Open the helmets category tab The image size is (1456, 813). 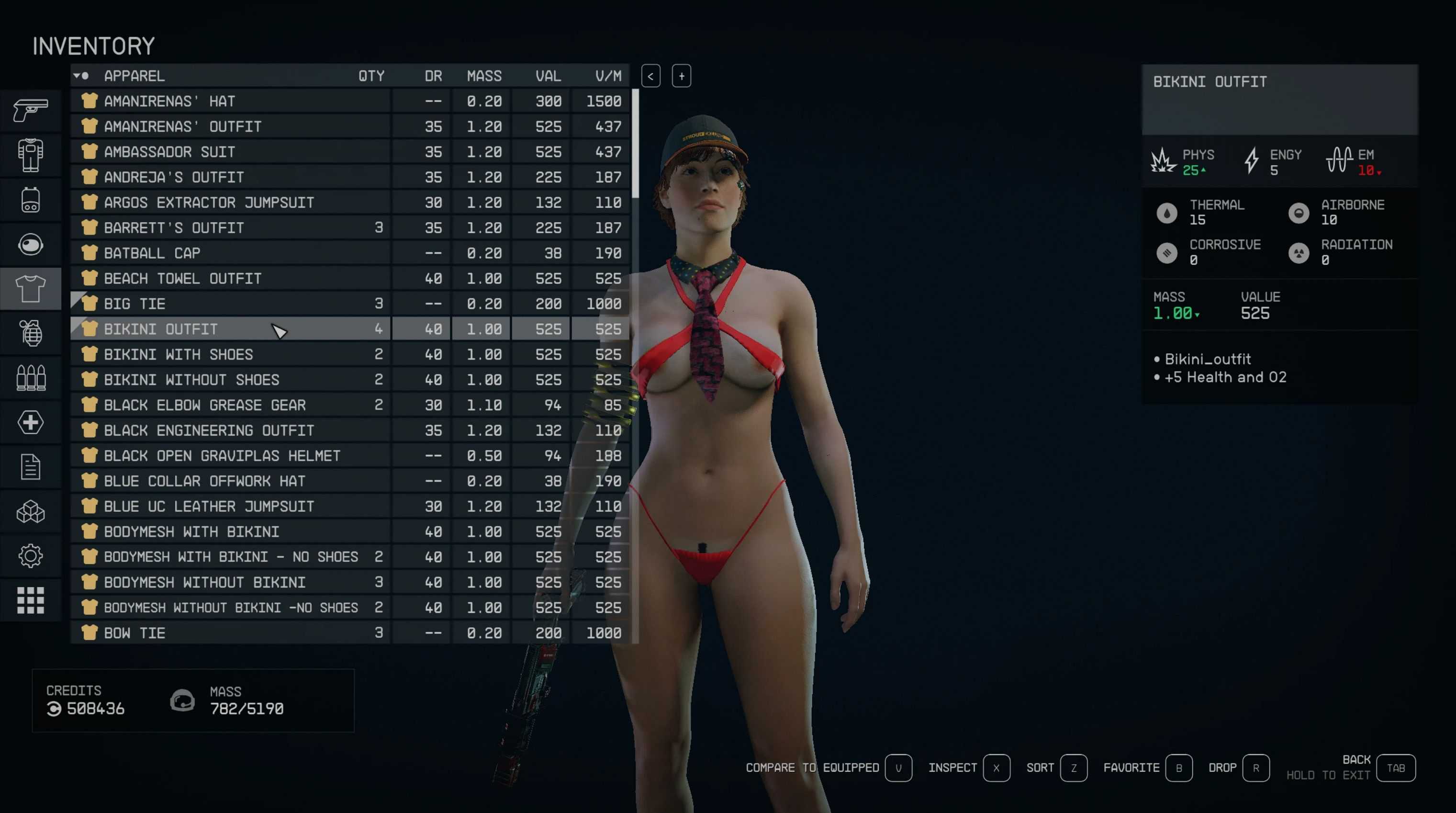click(x=31, y=245)
